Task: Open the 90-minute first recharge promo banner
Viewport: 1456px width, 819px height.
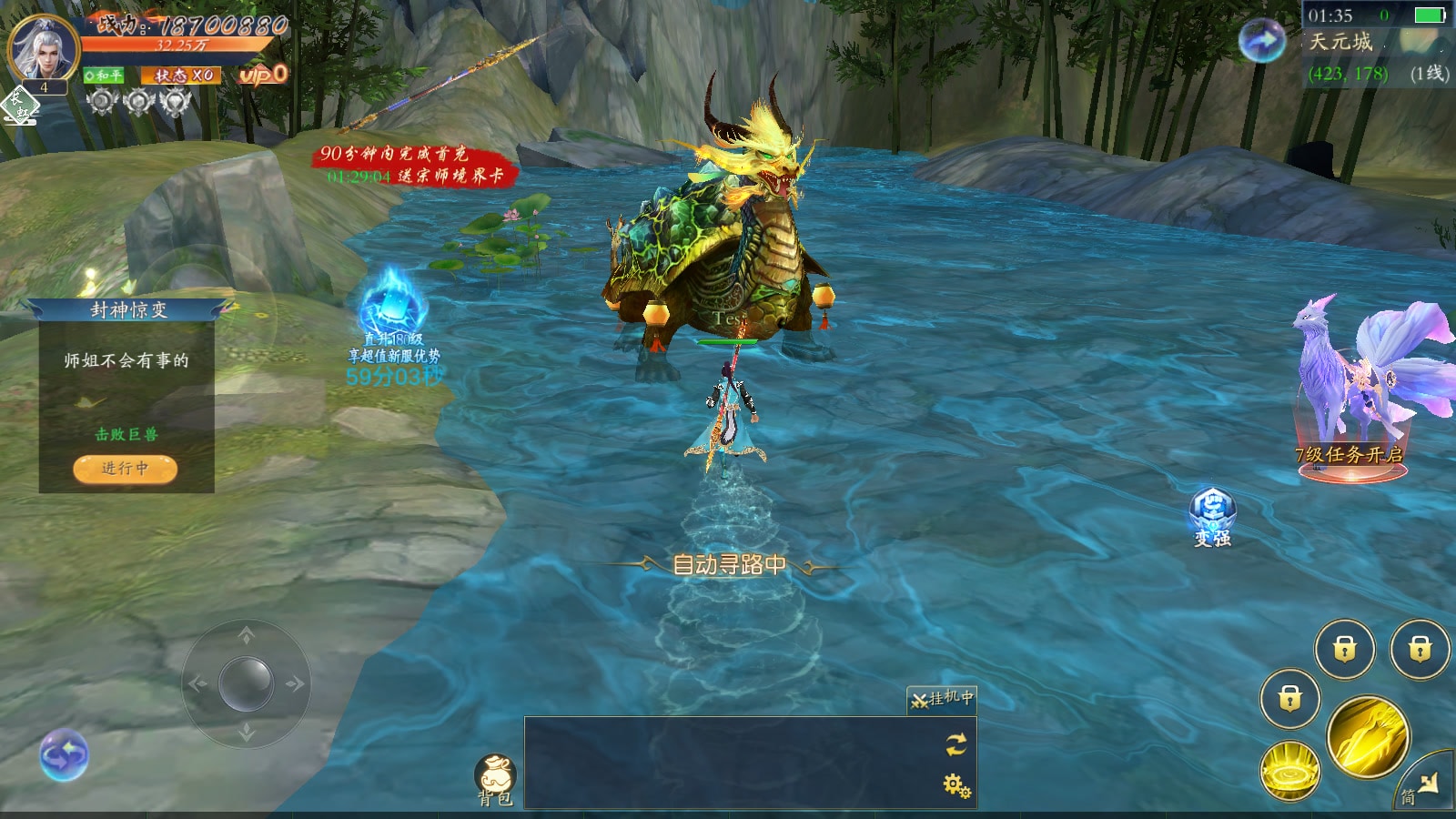Action: click(x=414, y=165)
